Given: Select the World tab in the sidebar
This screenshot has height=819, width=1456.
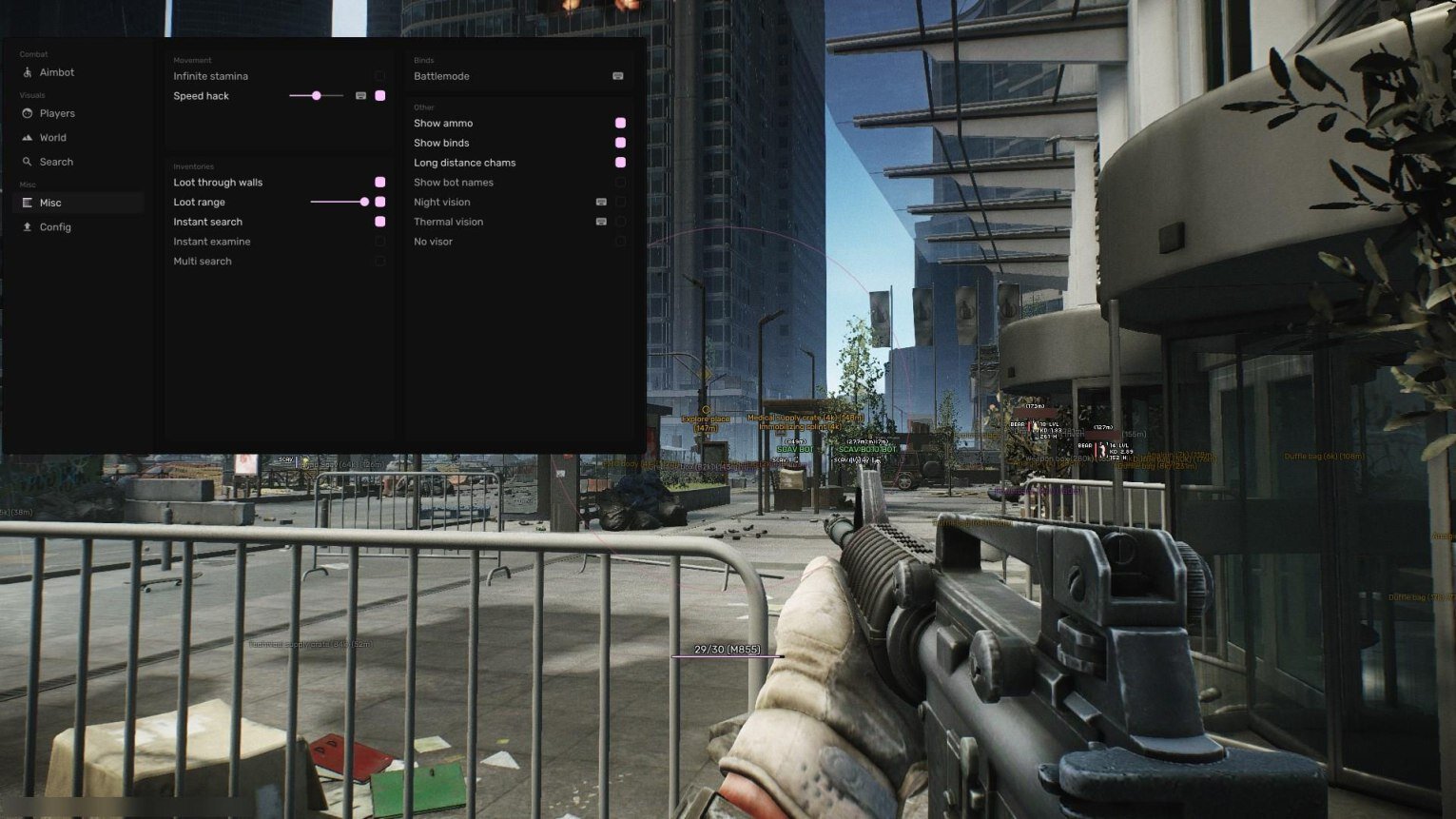Looking at the screenshot, I should pos(52,138).
